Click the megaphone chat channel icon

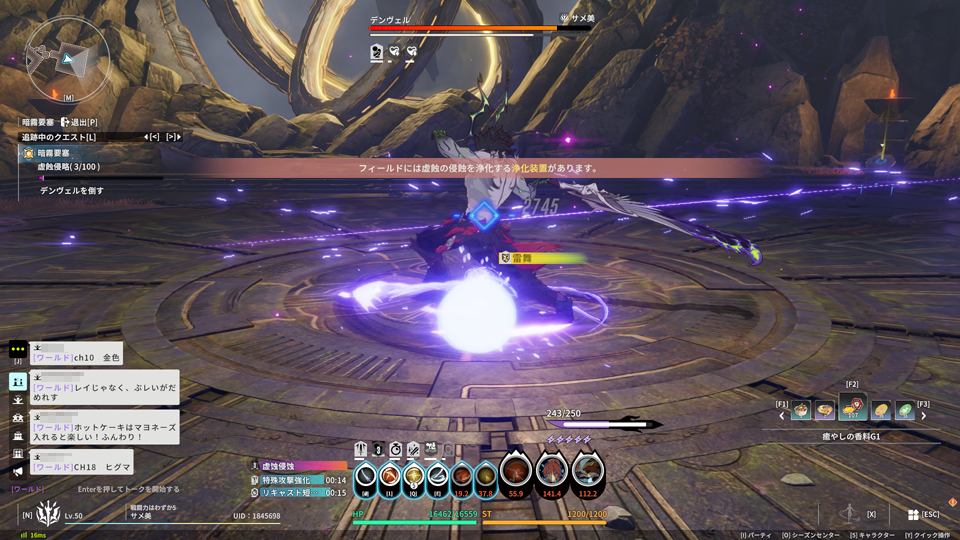(x=18, y=471)
